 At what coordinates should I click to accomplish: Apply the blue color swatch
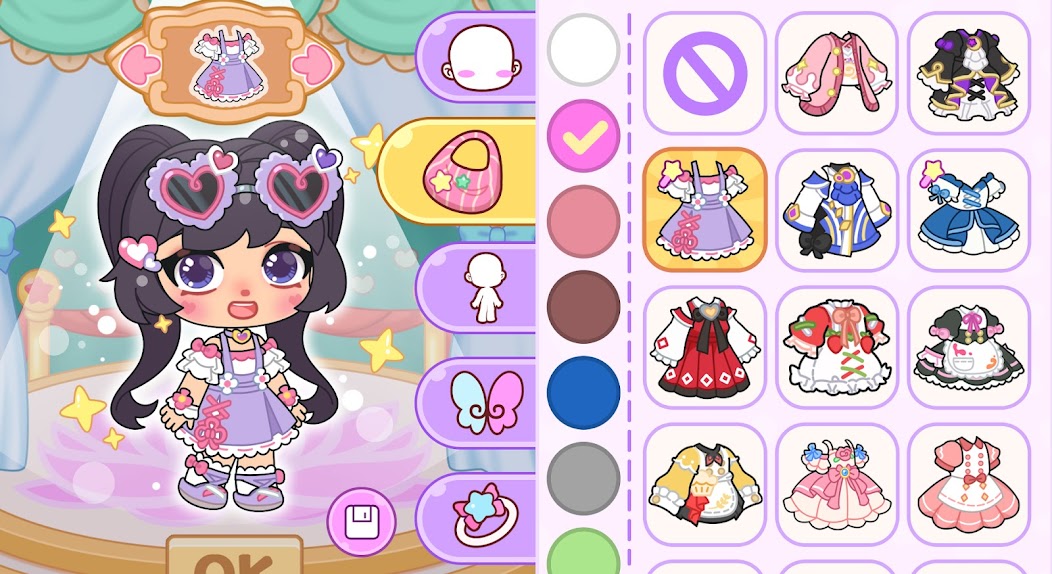(584, 393)
